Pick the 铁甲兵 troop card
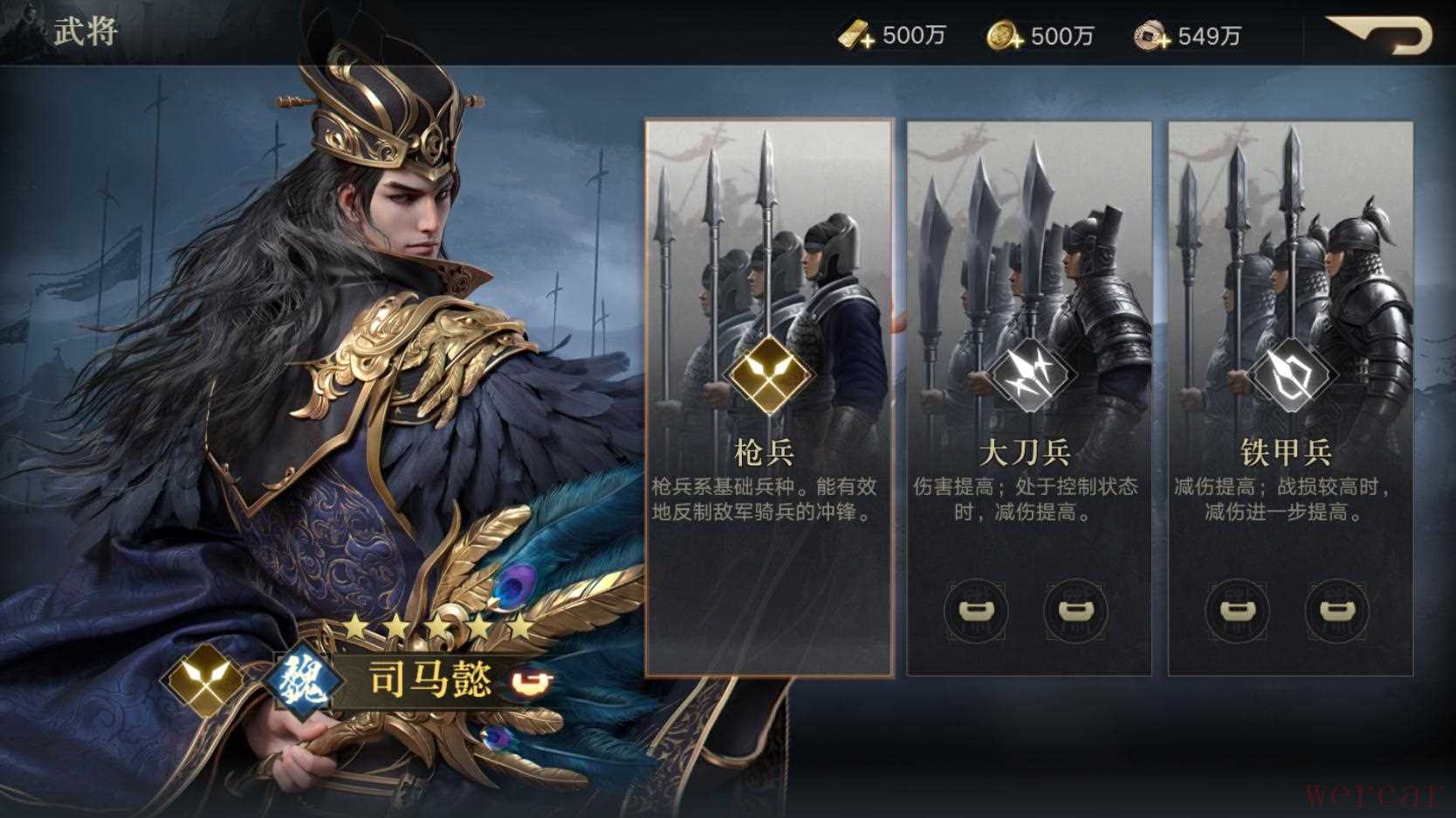Image resolution: width=1456 pixels, height=818 pixels. tap(1289, 397)
